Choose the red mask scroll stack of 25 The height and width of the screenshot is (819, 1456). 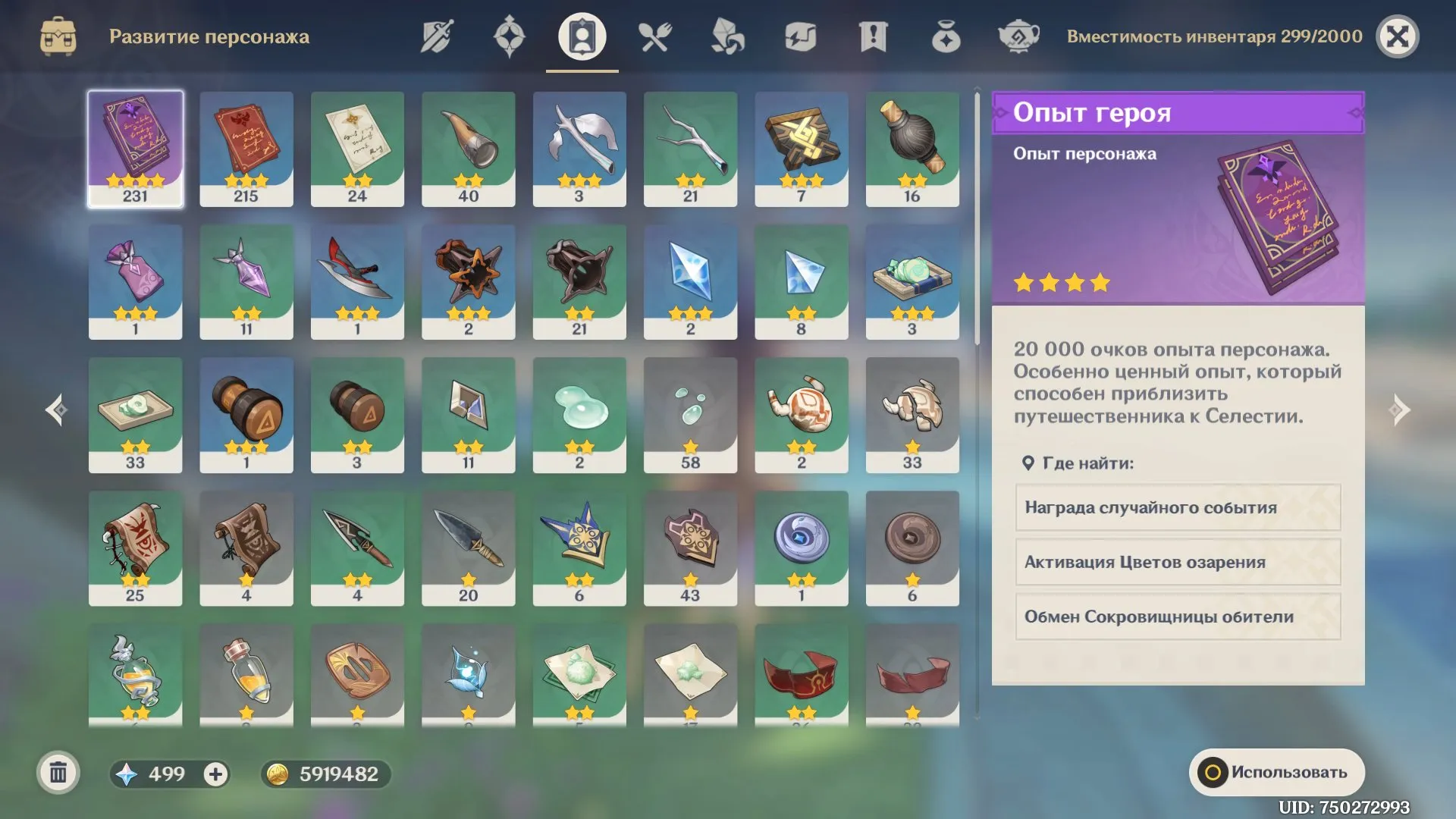tap(135, 548)
